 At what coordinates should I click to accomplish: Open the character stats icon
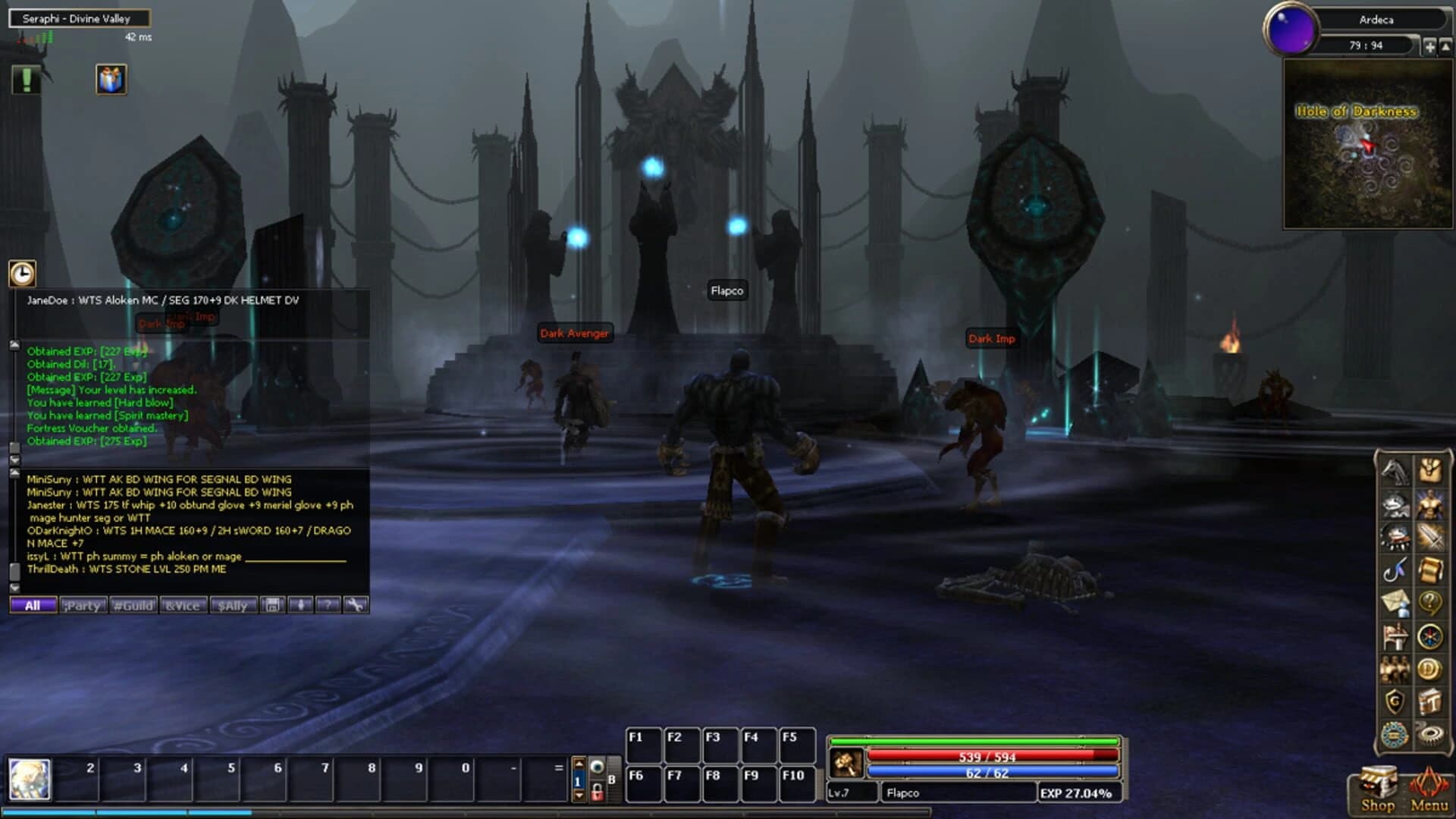point(1430,504)
